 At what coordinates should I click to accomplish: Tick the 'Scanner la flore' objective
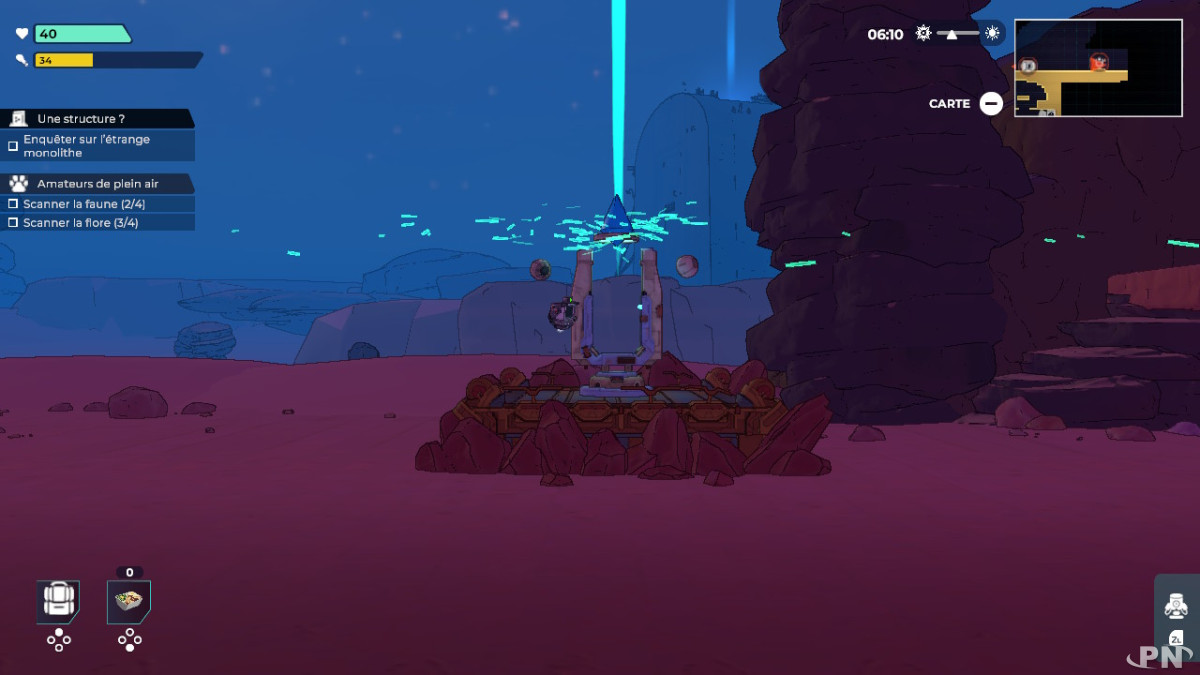coord(14,223)
